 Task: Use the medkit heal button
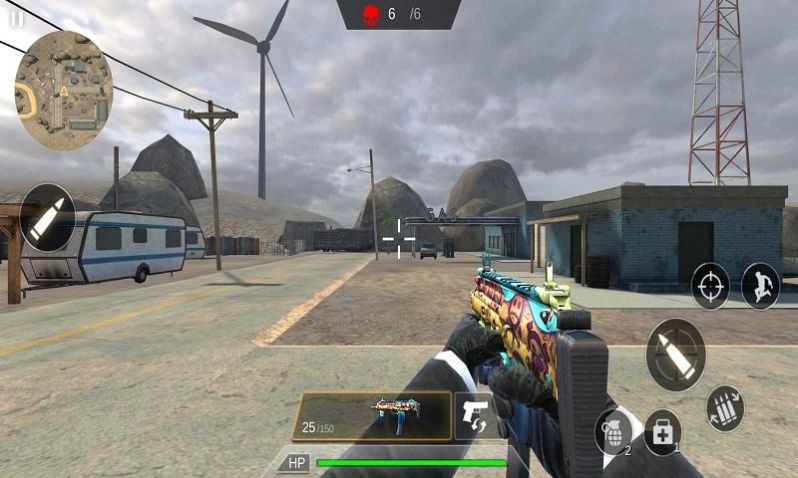point(662,432)
